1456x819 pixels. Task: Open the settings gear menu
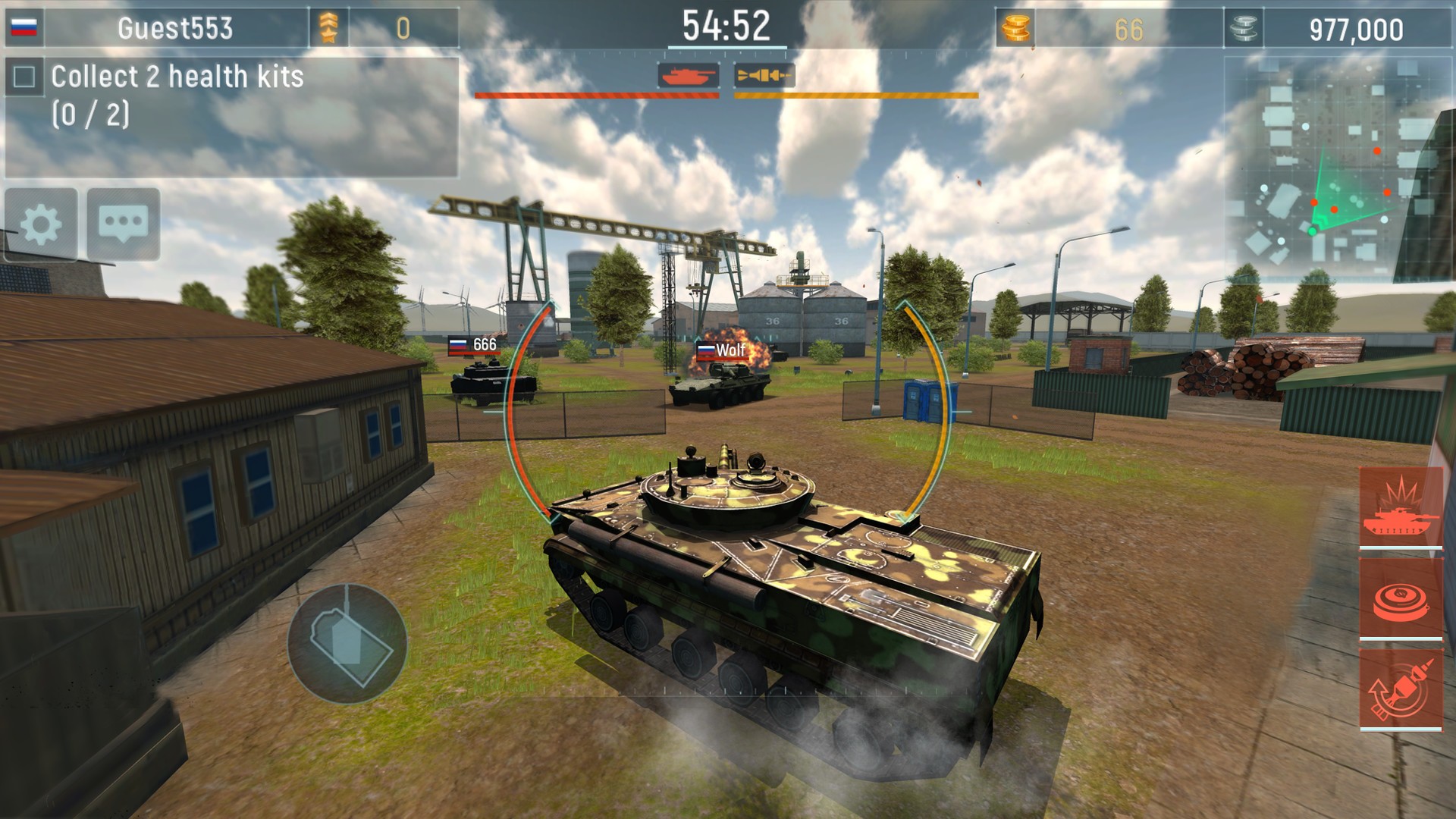pos(42,224)
